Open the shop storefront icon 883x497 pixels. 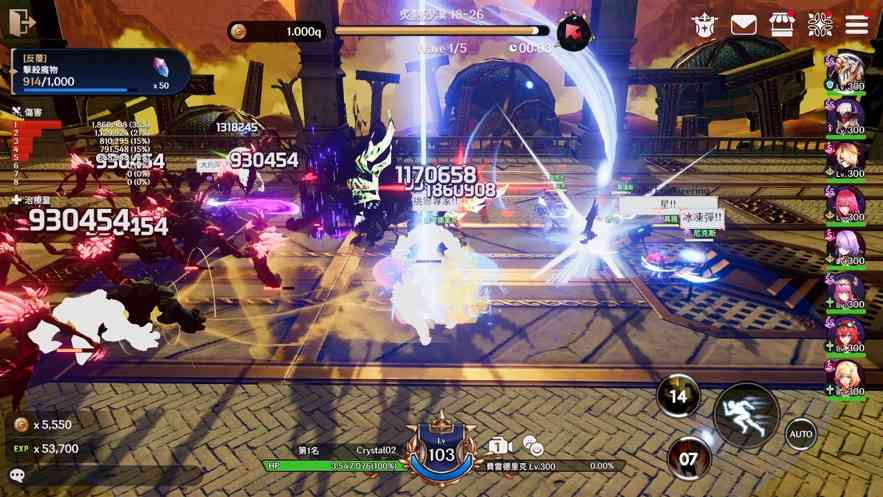pos(781,25)
